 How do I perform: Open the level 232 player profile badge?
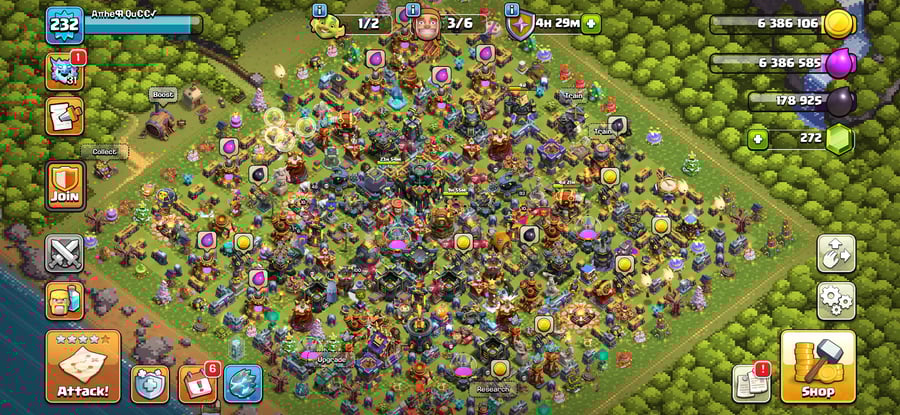pyautogui.click(x=62, y=24)
